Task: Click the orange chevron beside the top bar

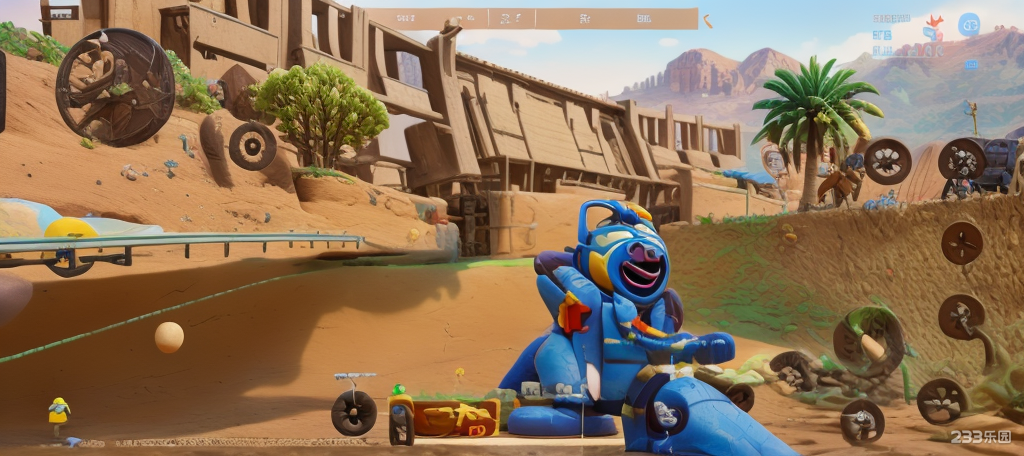Action: [708, 20]
